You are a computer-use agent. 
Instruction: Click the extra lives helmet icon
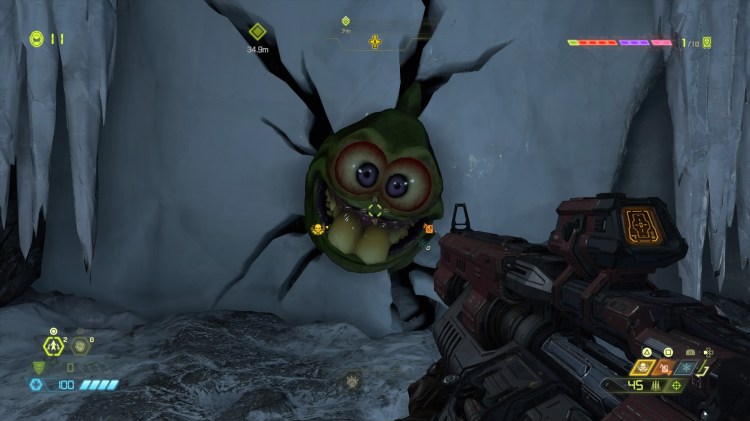pyautogui.click(x=36, y=40)
